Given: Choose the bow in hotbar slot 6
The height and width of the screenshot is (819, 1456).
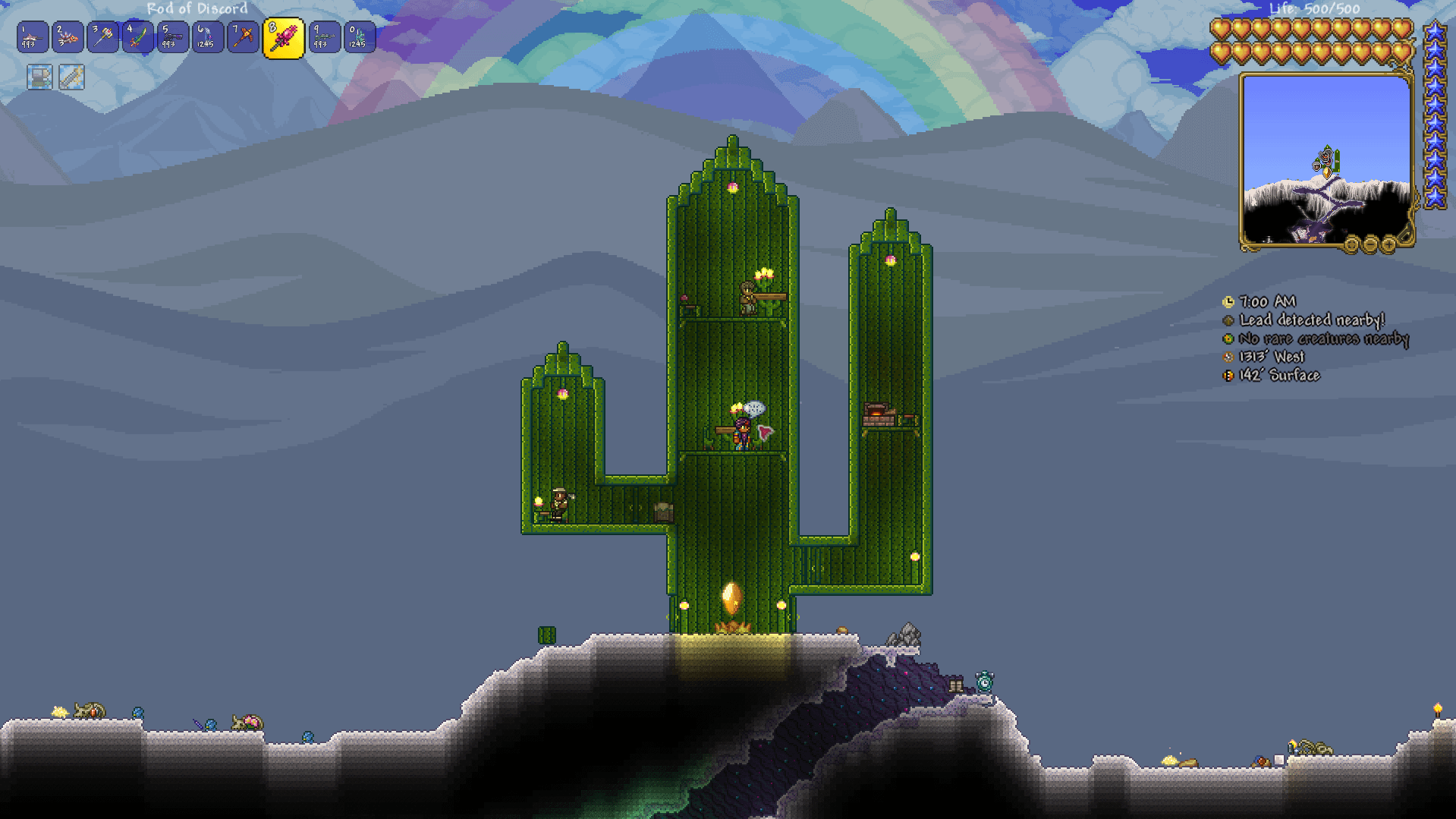Looking at the screenshot, I should pyautogui.click(x=208, y=37).
